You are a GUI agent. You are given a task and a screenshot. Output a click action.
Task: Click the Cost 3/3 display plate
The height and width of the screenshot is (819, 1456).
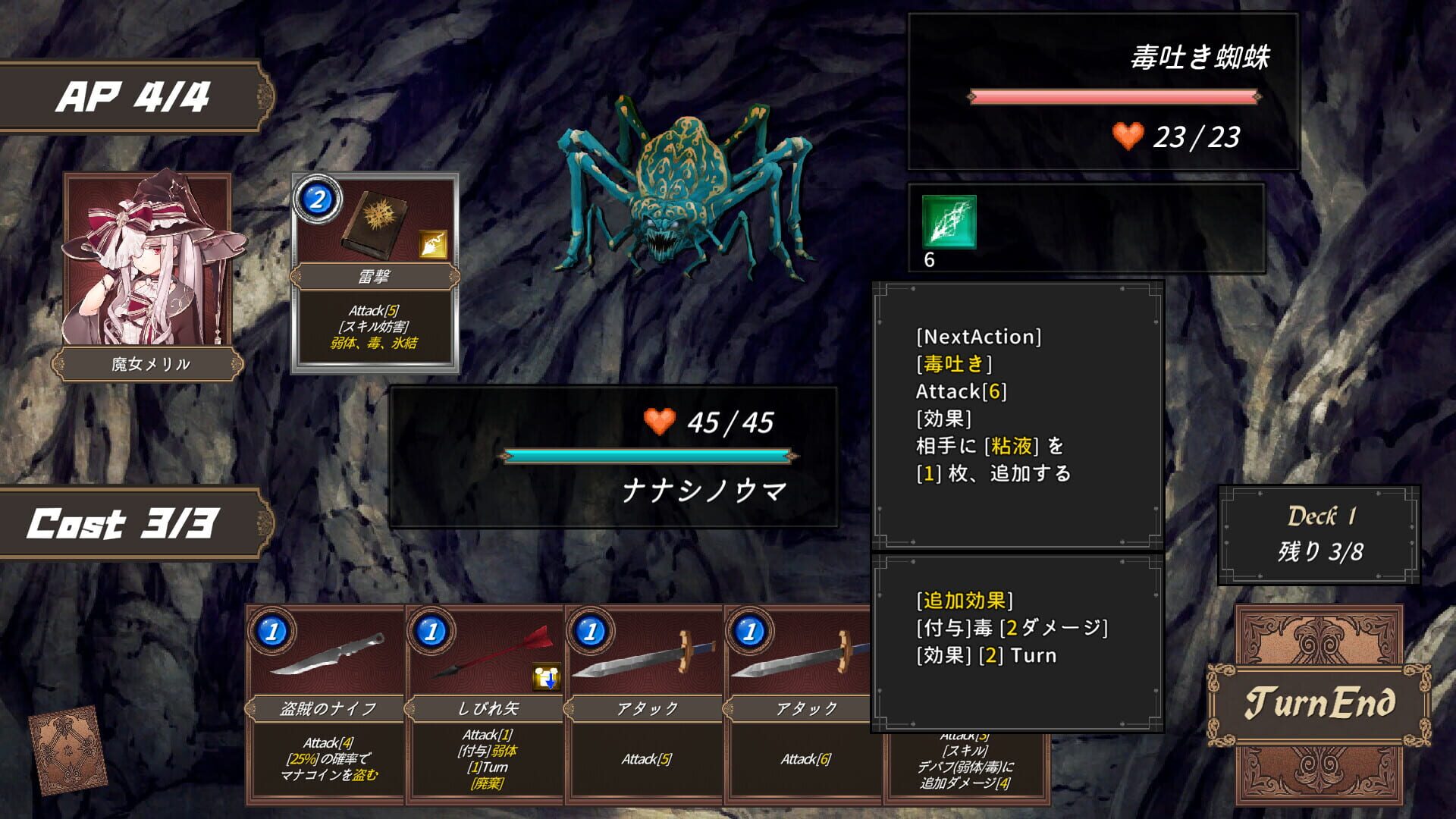point(124,520)
